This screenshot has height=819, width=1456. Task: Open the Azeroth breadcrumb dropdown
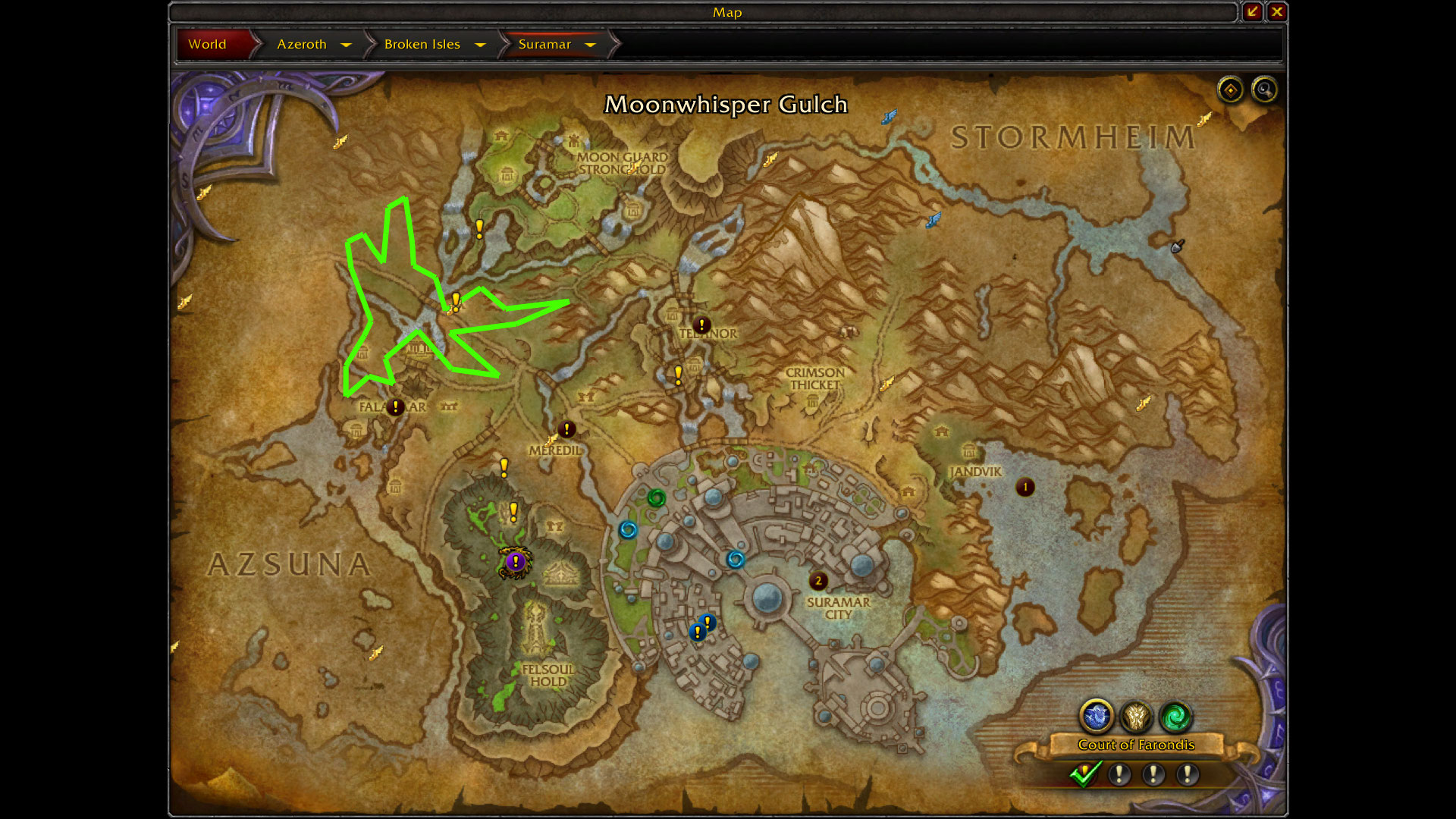point(347,45)
